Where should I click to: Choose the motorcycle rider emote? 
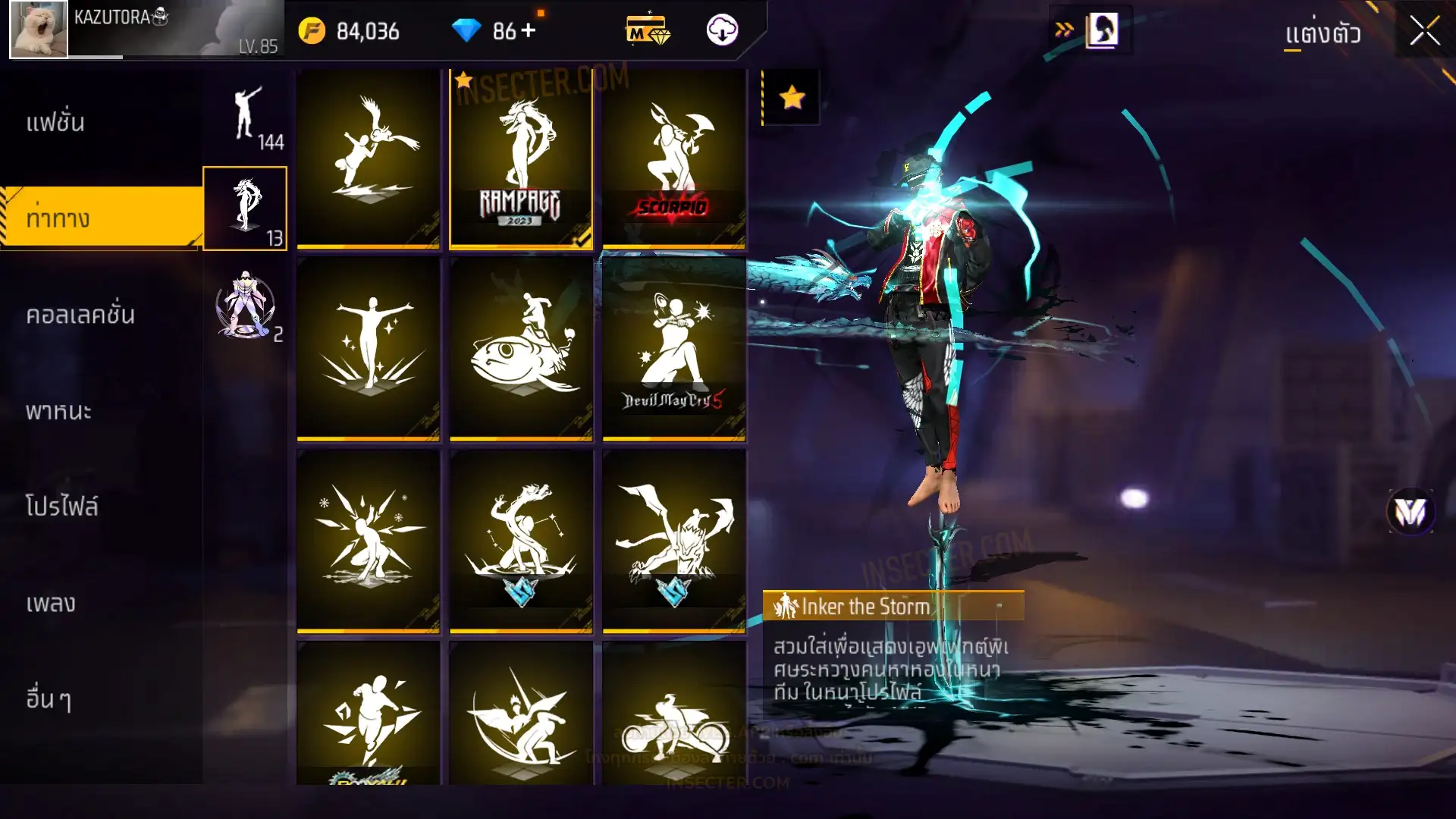point(674,717)
